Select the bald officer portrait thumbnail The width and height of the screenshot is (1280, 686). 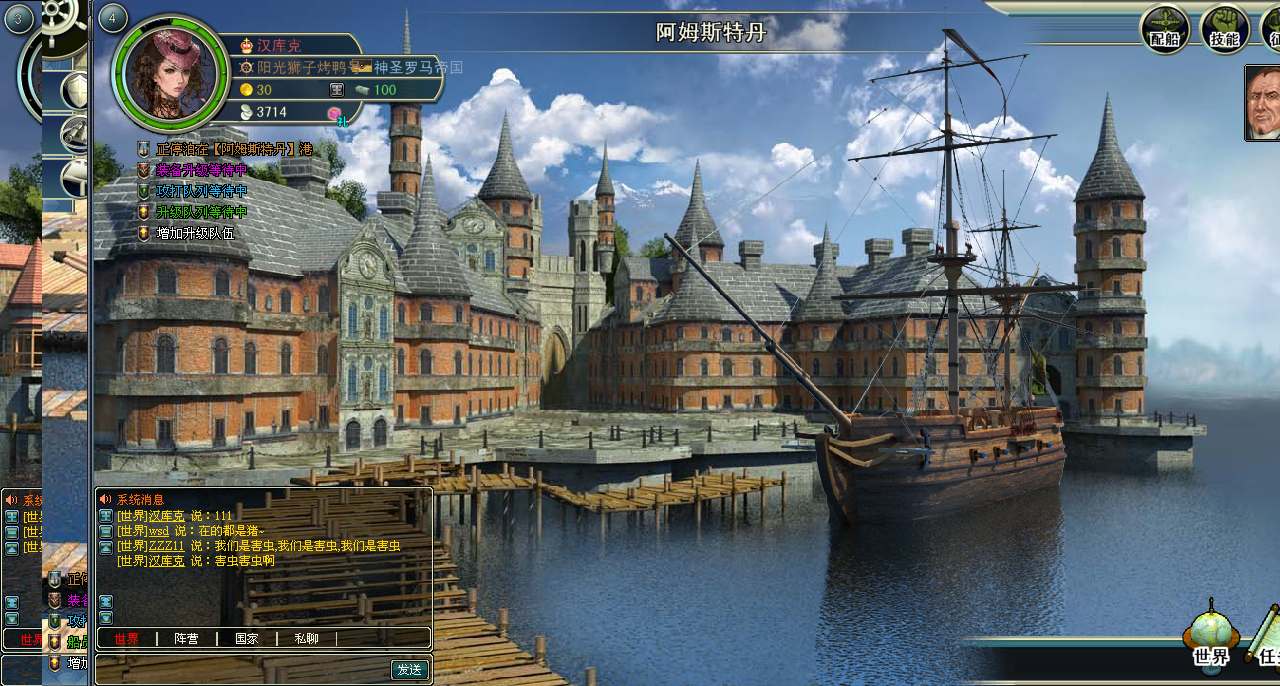[x=1263, y=102]
